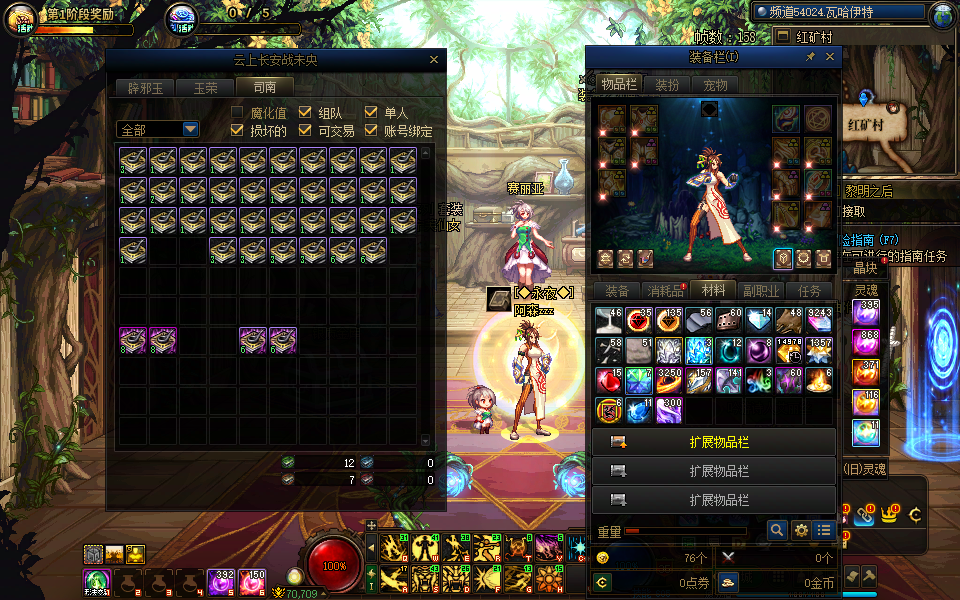
Task: Show the 装备 item category
Action: click(x=617, y=291)
